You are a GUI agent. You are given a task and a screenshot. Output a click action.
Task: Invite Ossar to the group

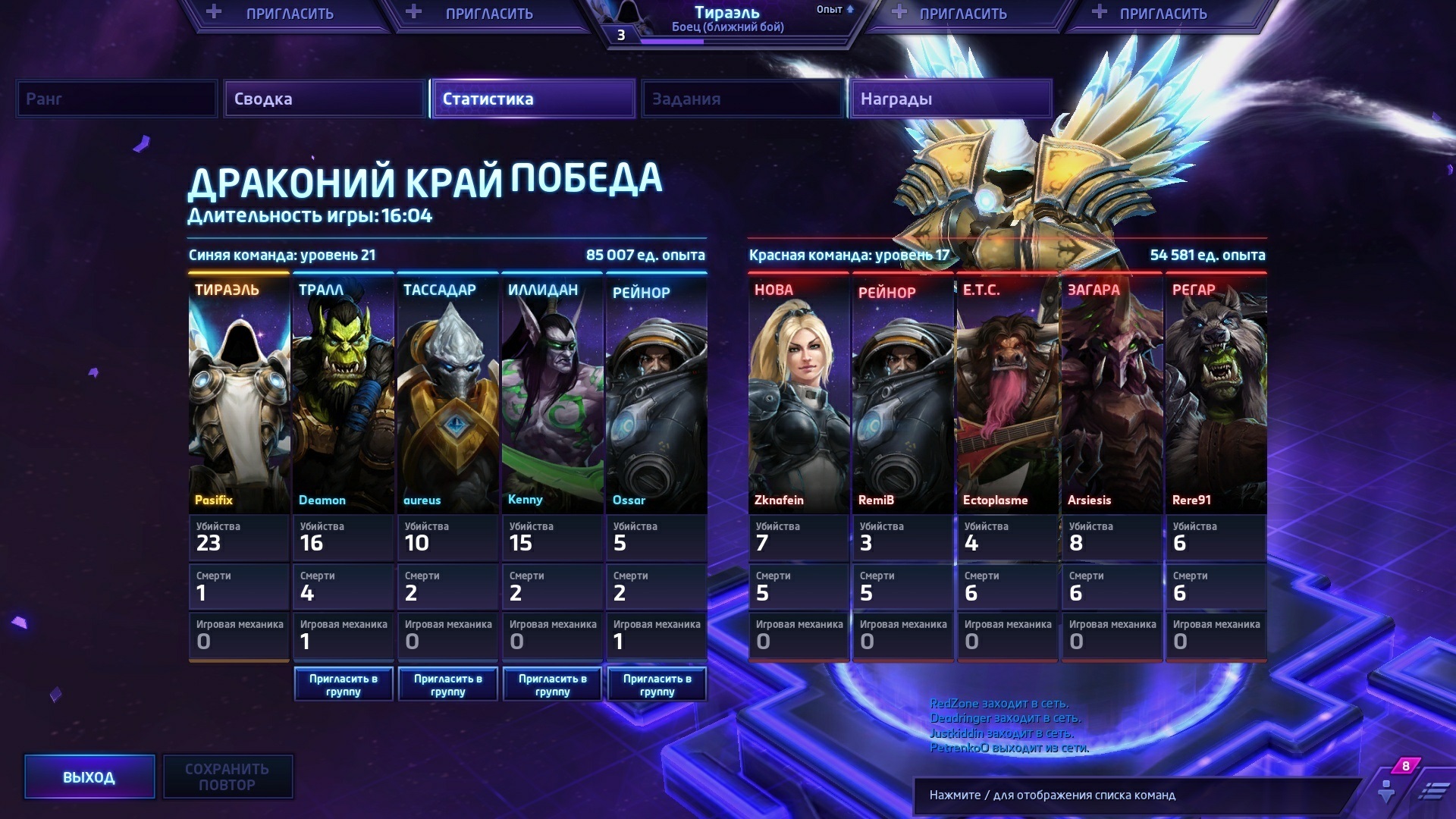[657, 685]
